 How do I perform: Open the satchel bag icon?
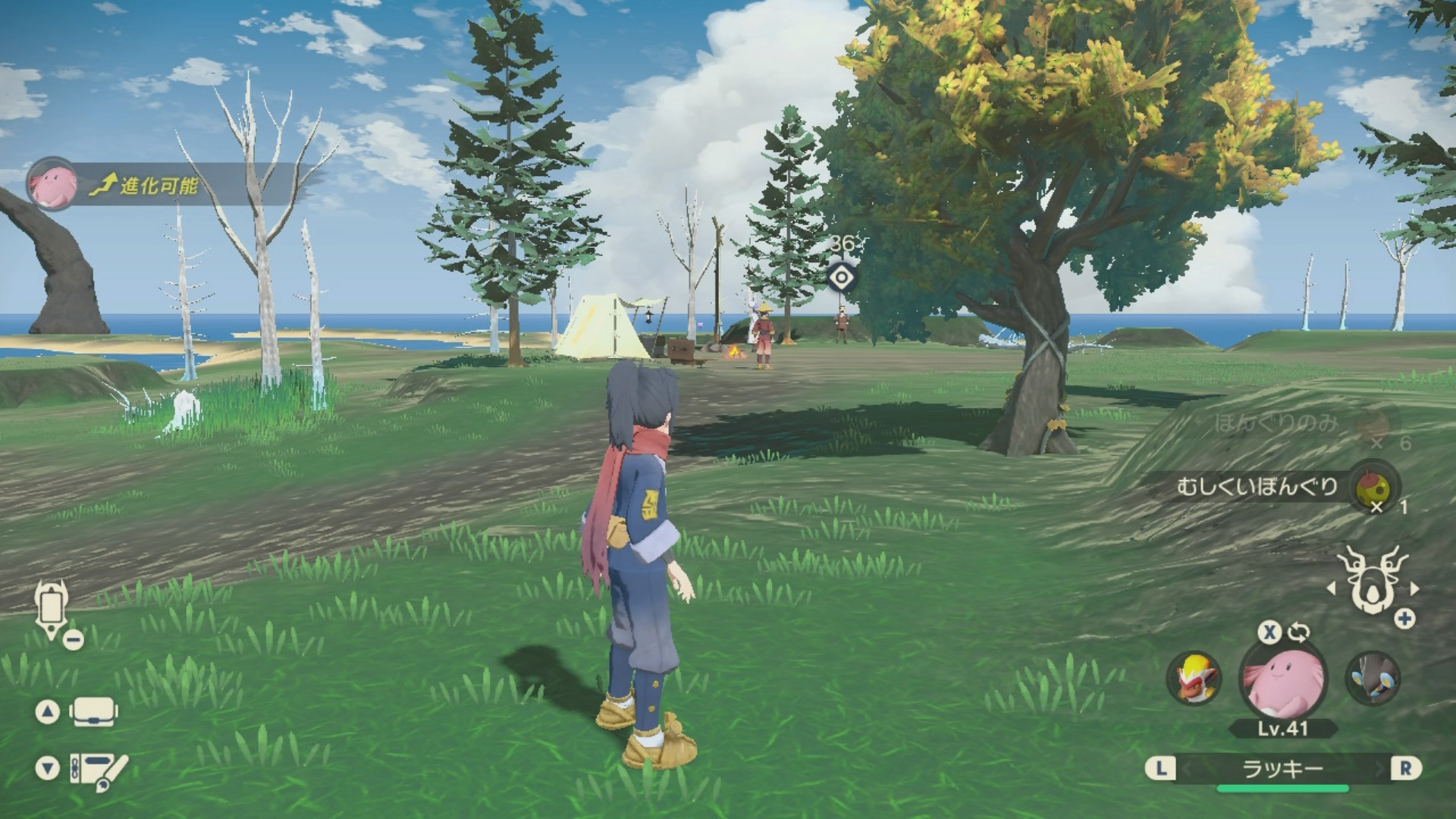93,711
